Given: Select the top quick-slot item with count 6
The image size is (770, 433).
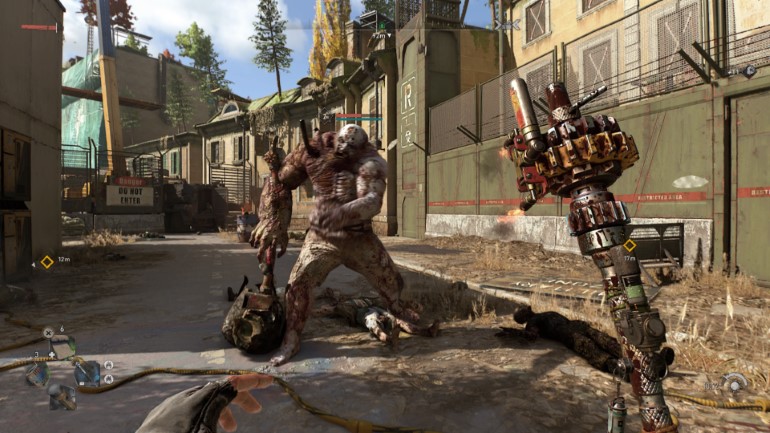Looking at the screenshot, I should pos(62,348).
